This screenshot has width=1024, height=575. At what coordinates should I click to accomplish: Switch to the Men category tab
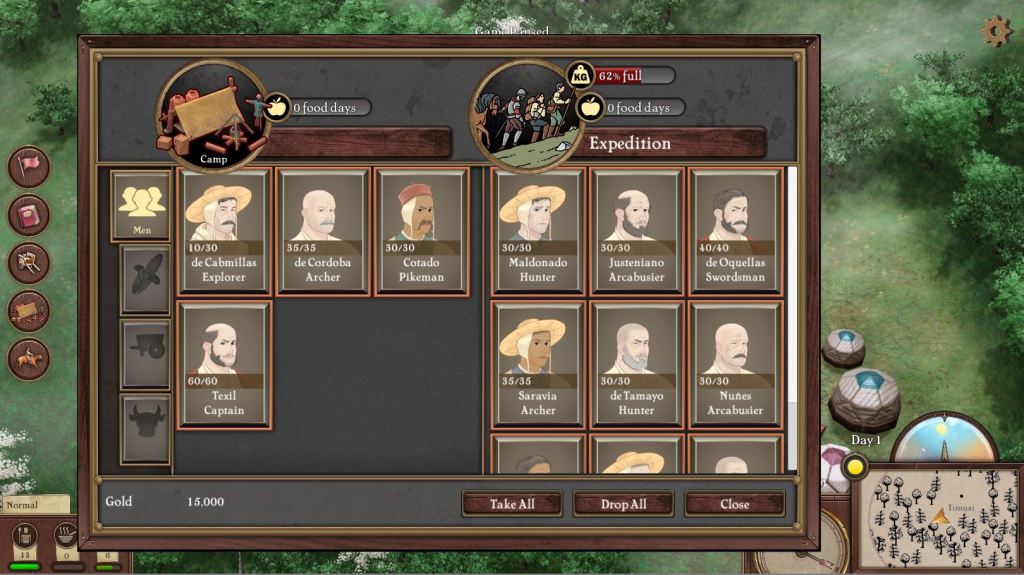point(141,205)
